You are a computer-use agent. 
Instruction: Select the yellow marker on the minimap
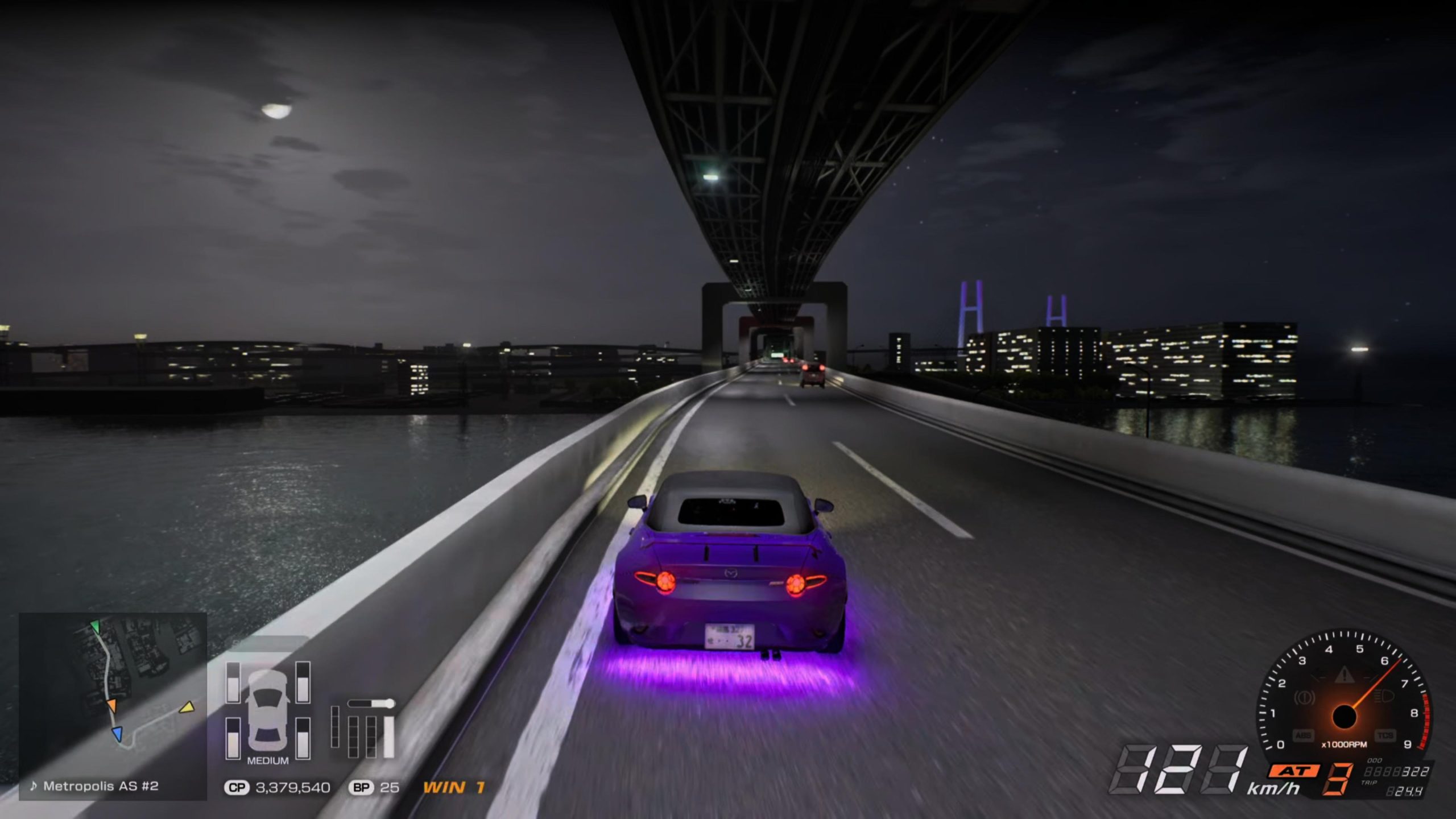coord(187,708)
